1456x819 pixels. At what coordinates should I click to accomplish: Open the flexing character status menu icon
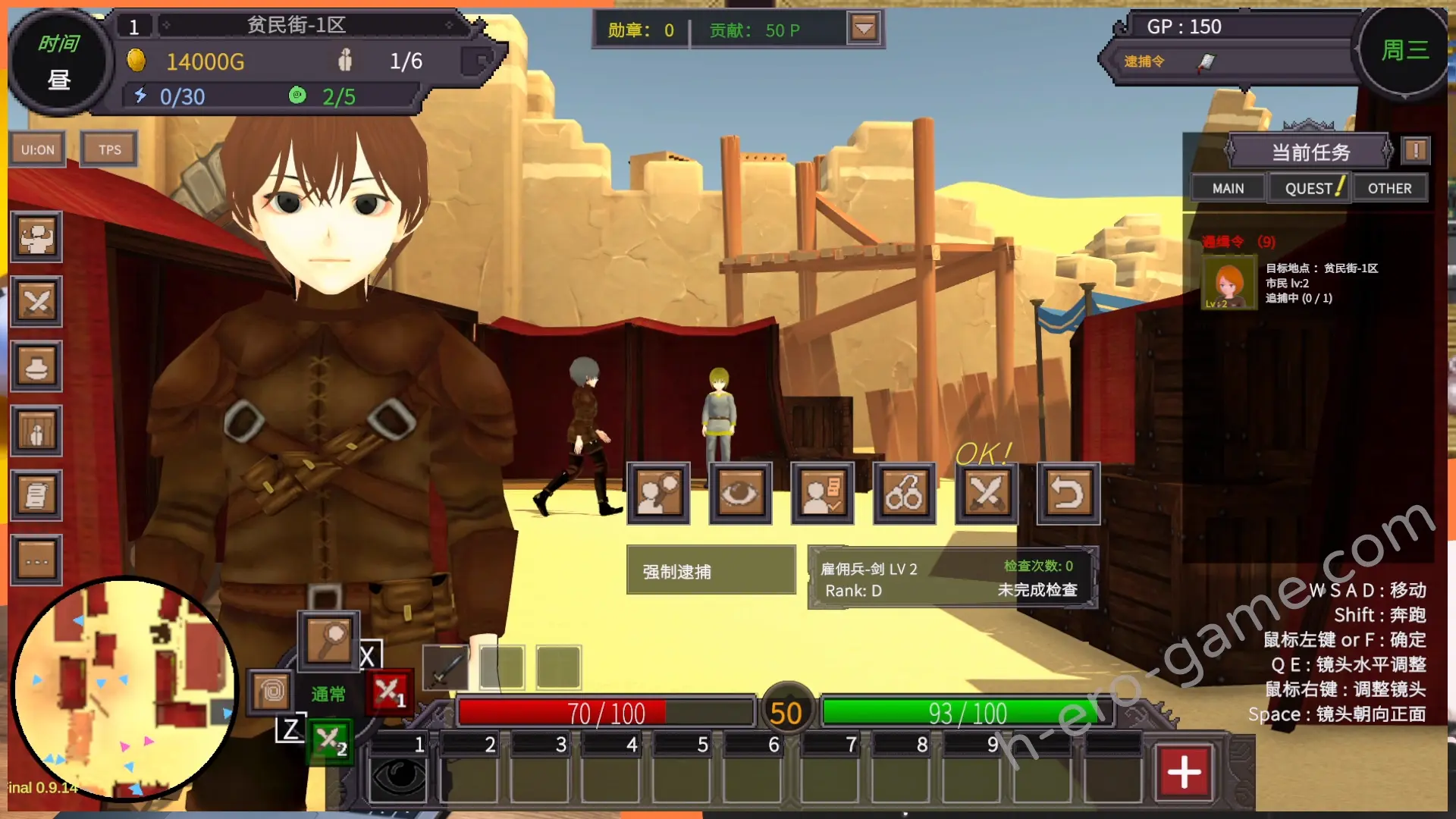click(x=36, y=237)
